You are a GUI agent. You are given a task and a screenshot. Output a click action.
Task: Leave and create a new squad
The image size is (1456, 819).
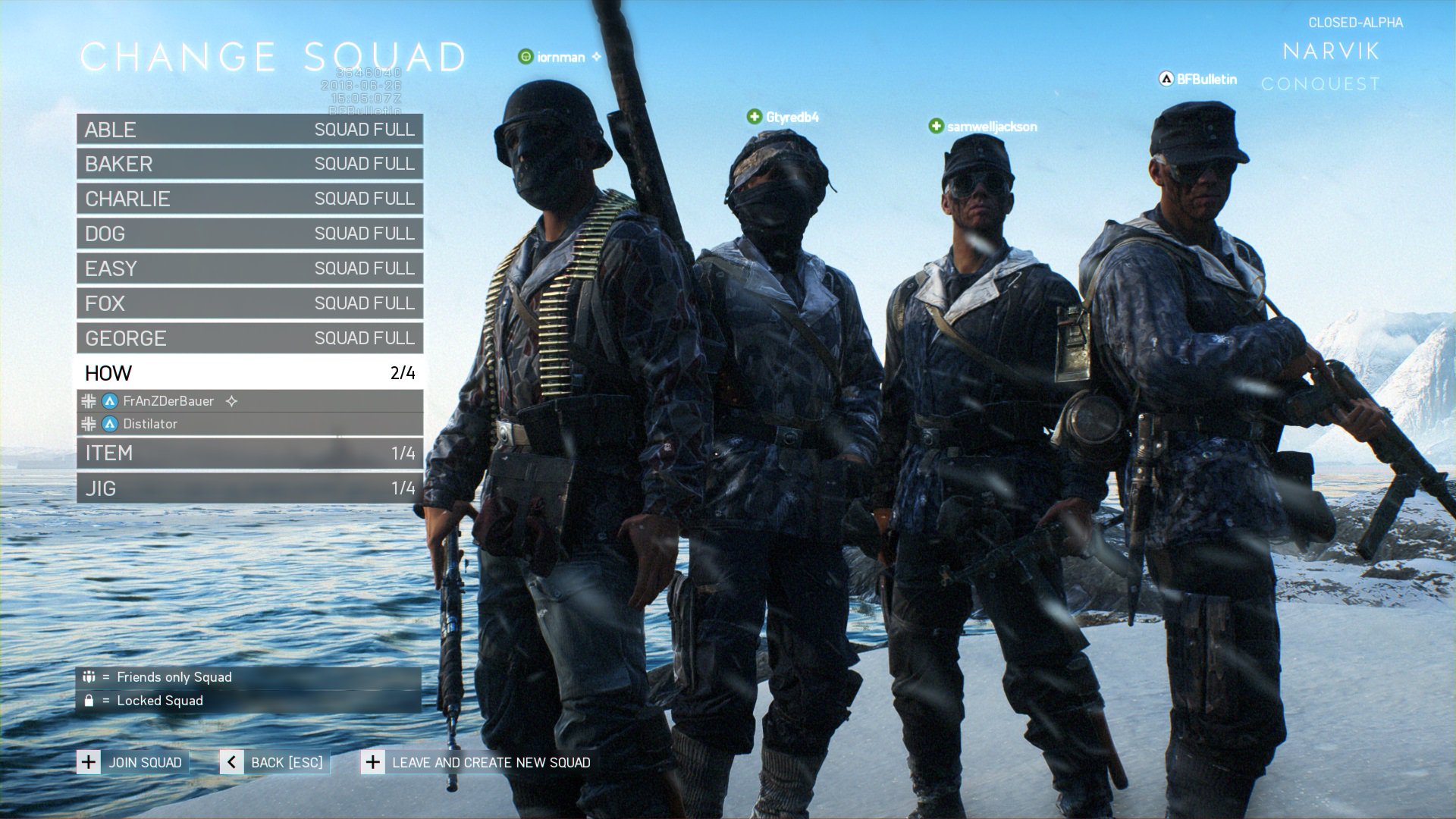tap(477, 762)
